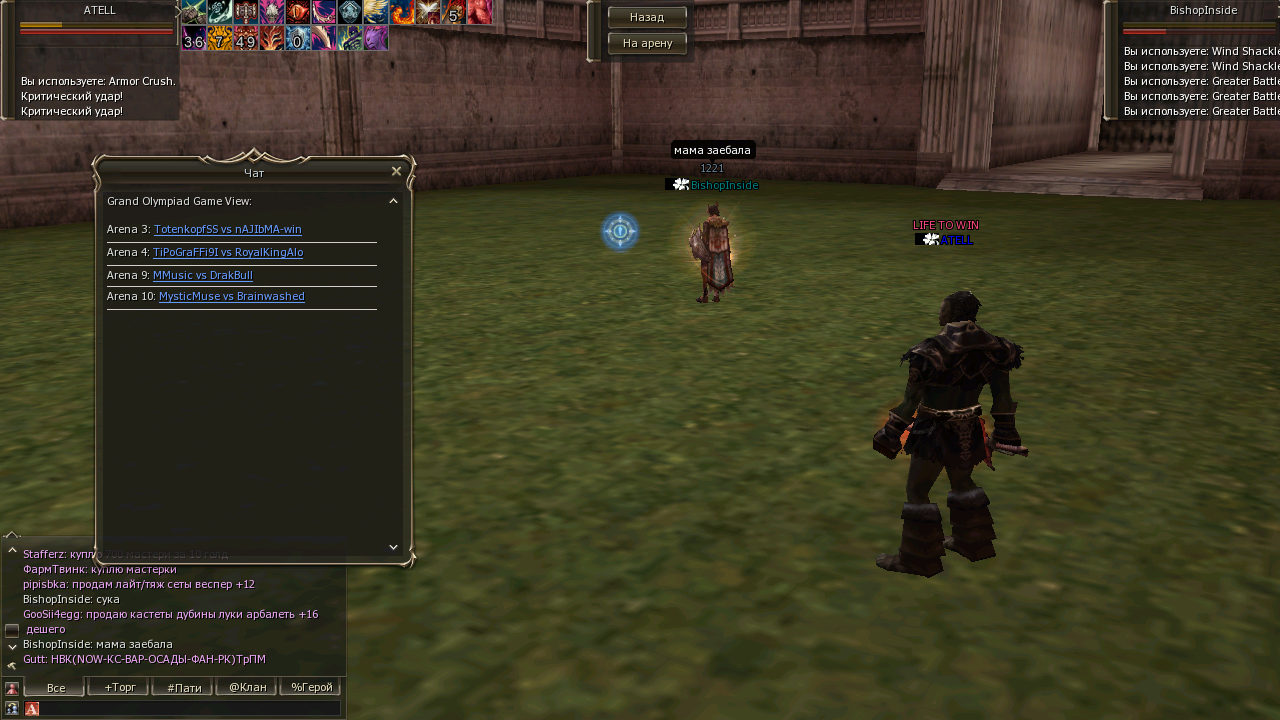1280x720 pixels.
Task: Click the Назад button
Action: tap(647, 17)
